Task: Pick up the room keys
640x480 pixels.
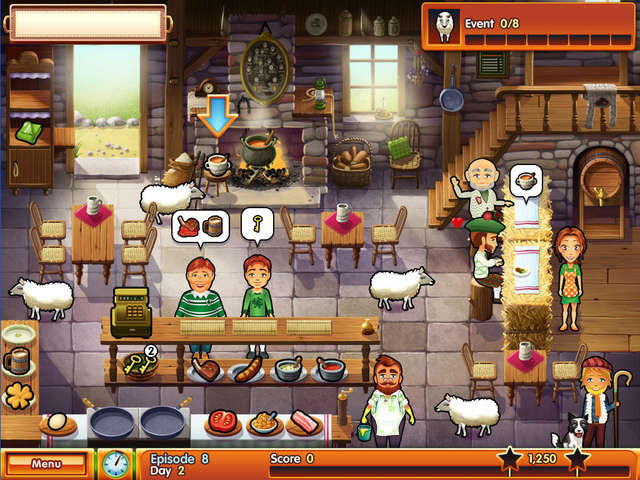Action: (140, 368)
